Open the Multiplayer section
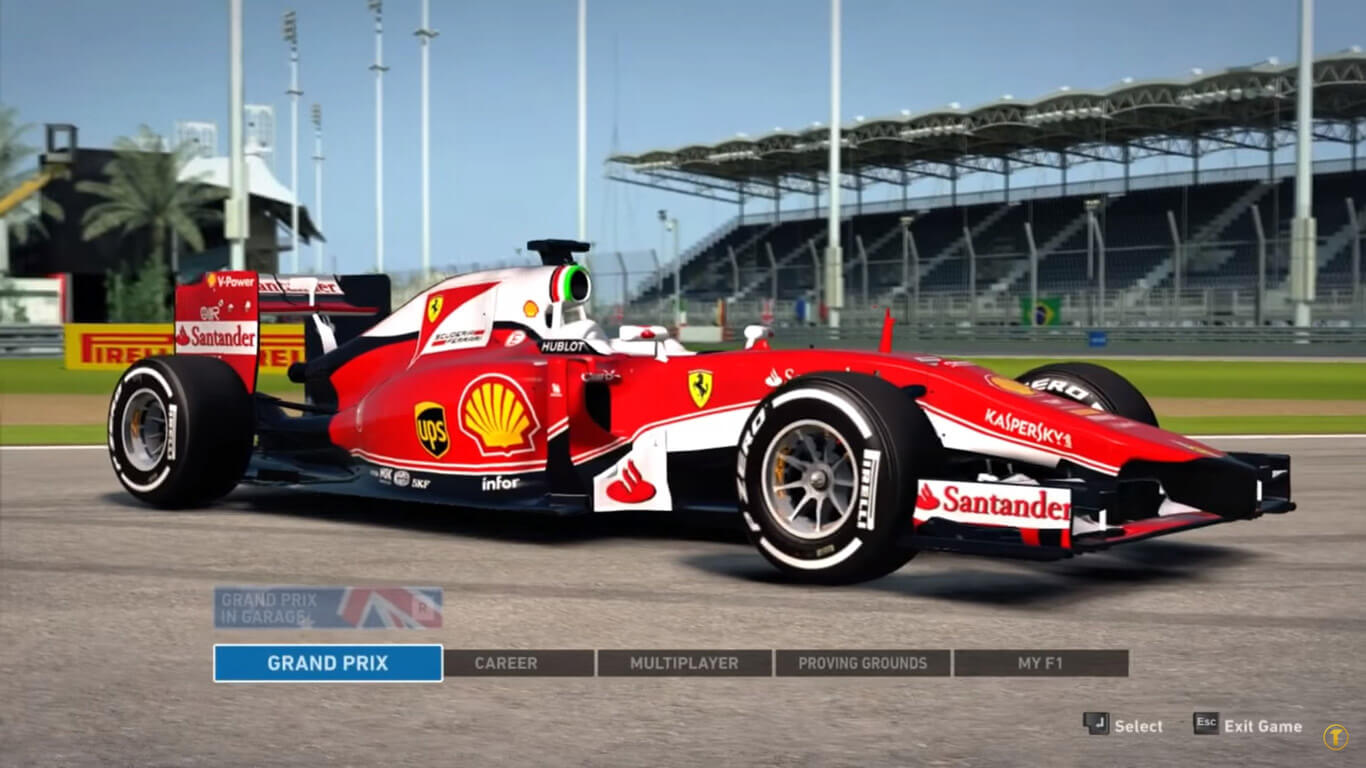The height and width of the screenshot is (768, 1366). point(685,663)
